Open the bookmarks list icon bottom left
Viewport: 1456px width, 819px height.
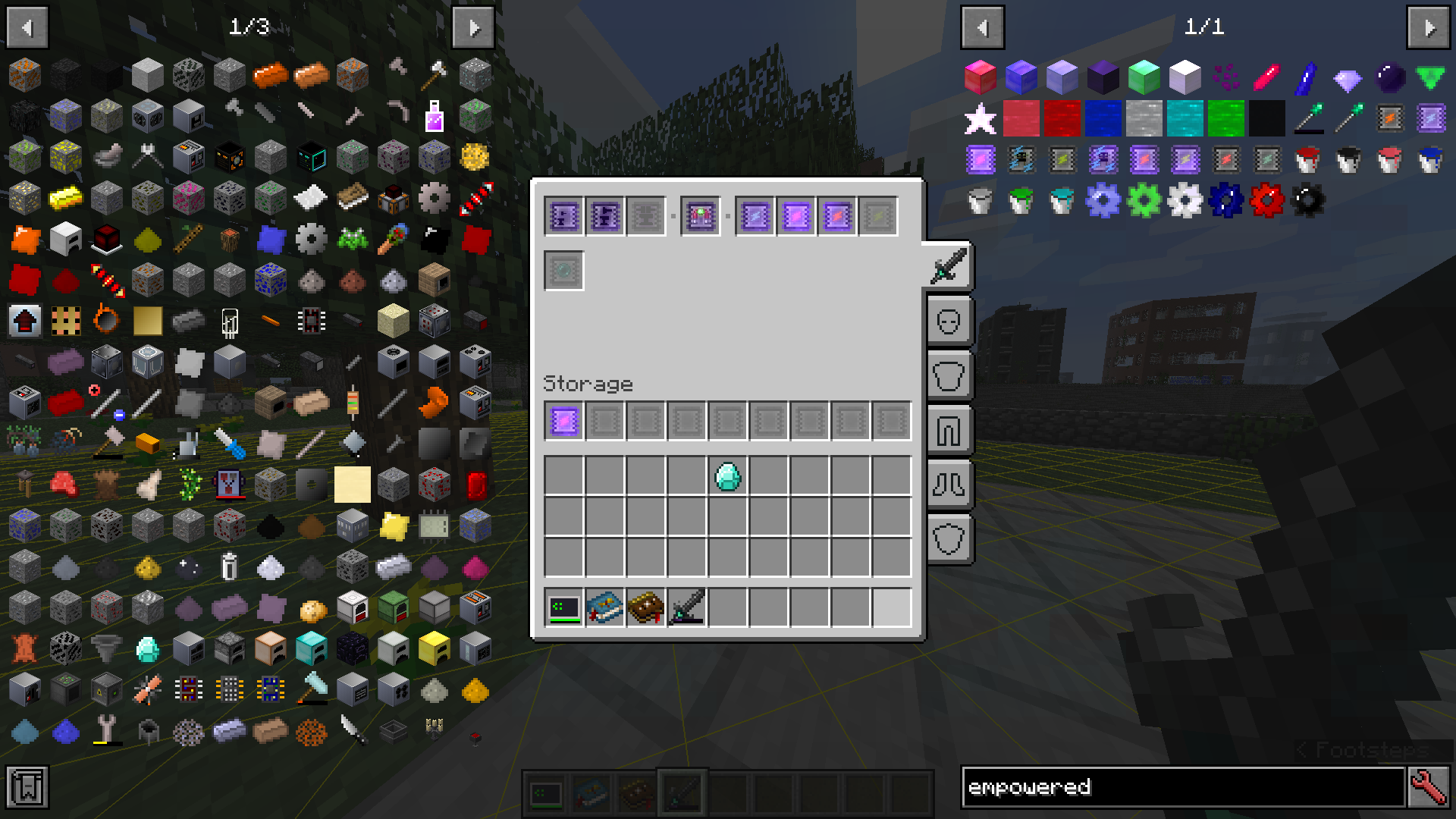(27, 789)
